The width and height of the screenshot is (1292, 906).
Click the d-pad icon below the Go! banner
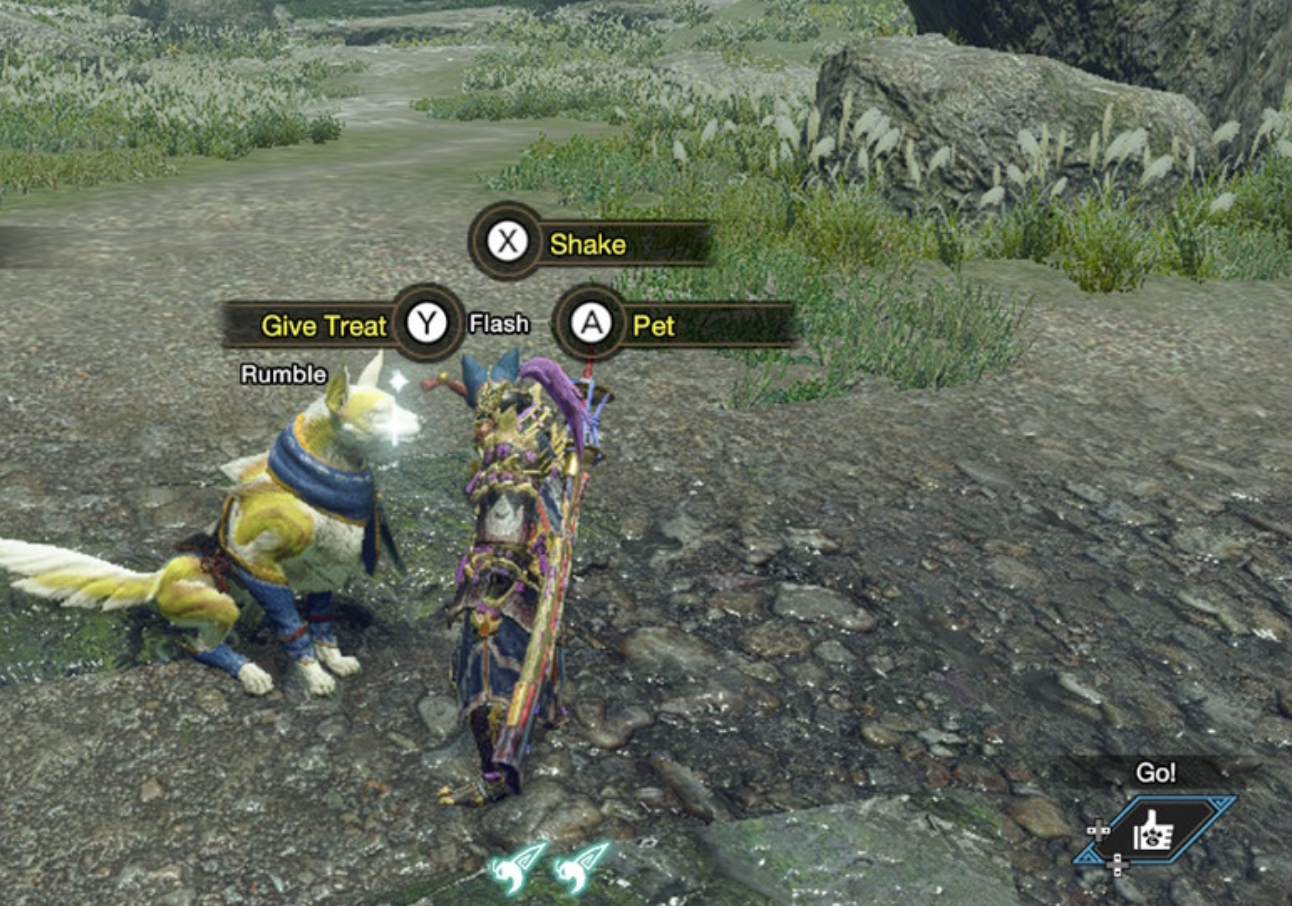(1117, 865)
